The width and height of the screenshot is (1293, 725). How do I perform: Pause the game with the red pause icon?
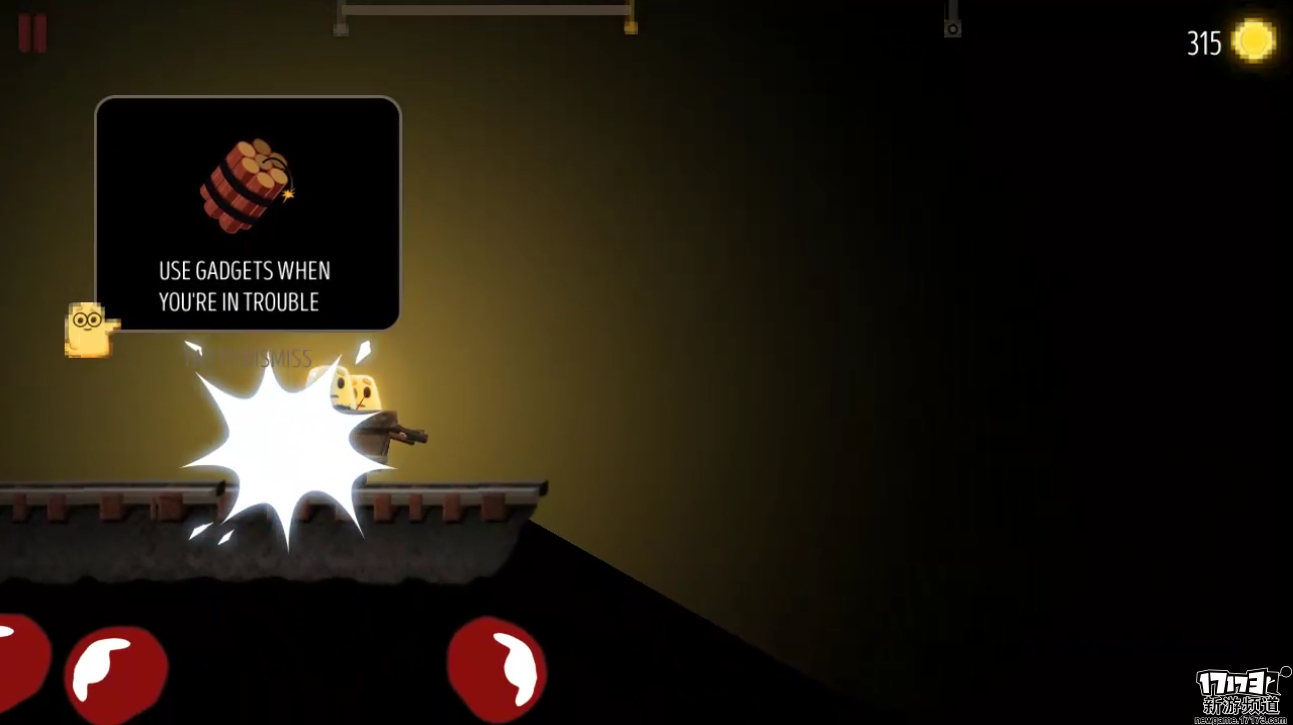pyautogui.click(x=32, y=34)
